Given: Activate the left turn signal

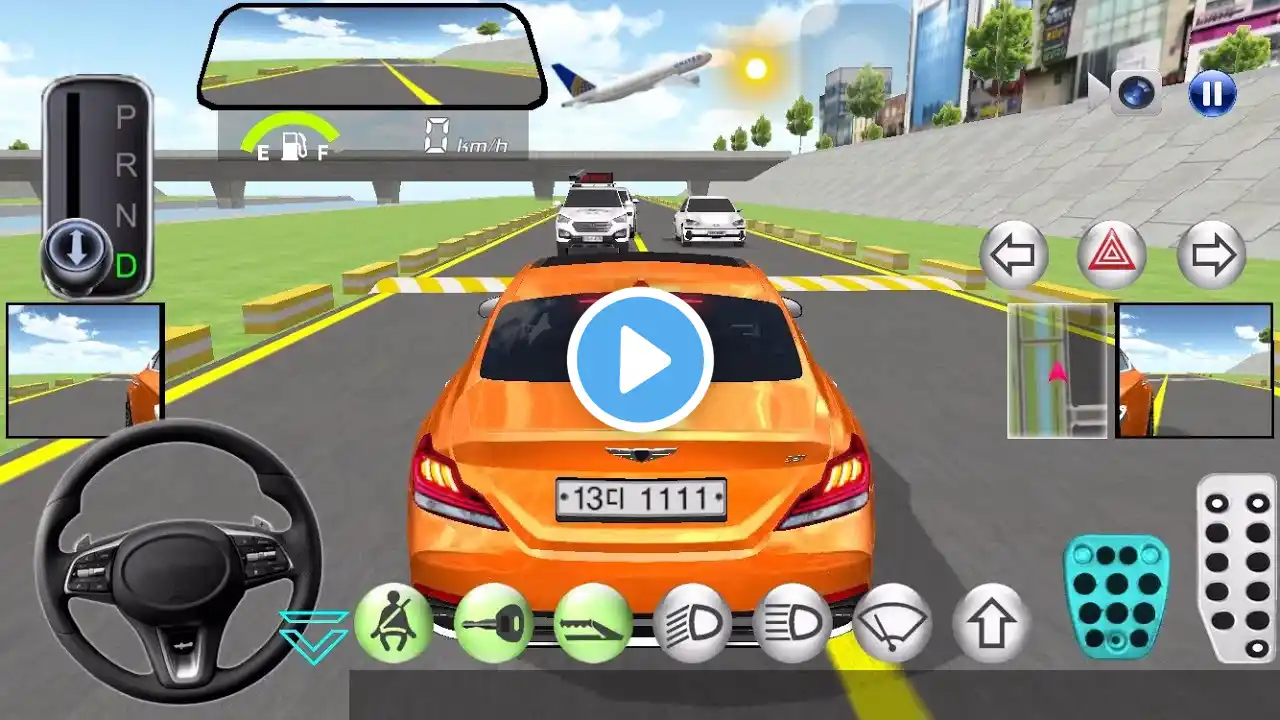Looking at the screenshot, I should click(x=1014, y=255).
